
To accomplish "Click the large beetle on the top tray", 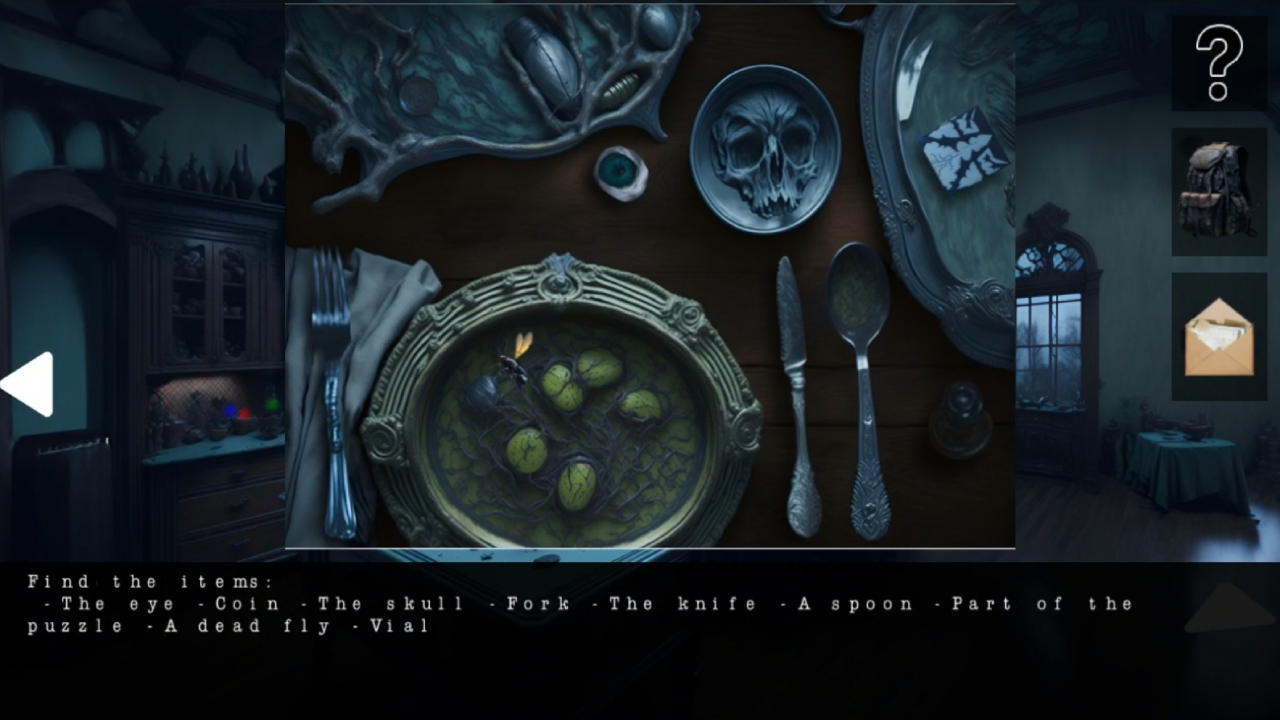I will 545,55.
